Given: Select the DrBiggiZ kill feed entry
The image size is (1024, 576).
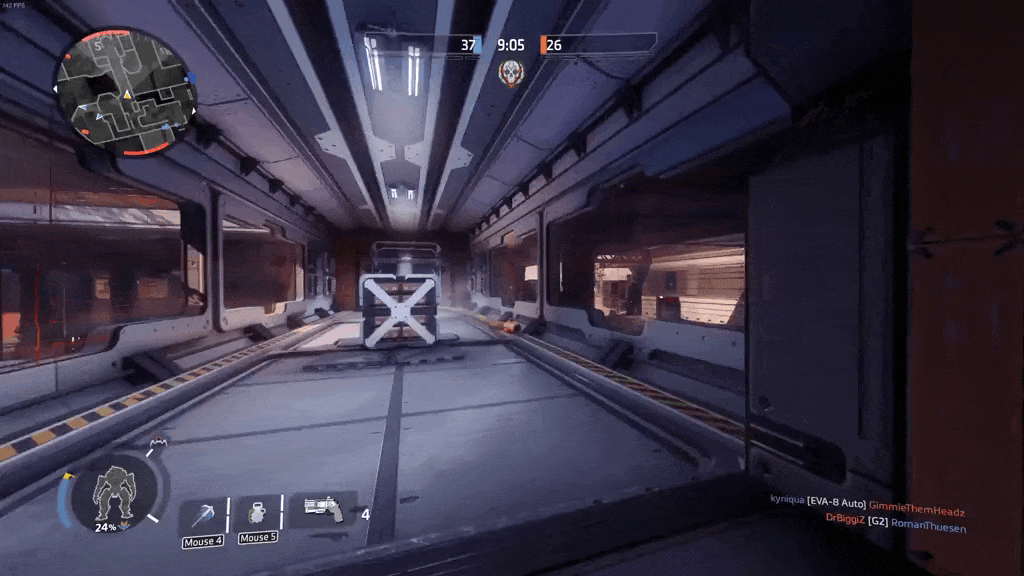Looking at the screenshot, I should 895,519.
